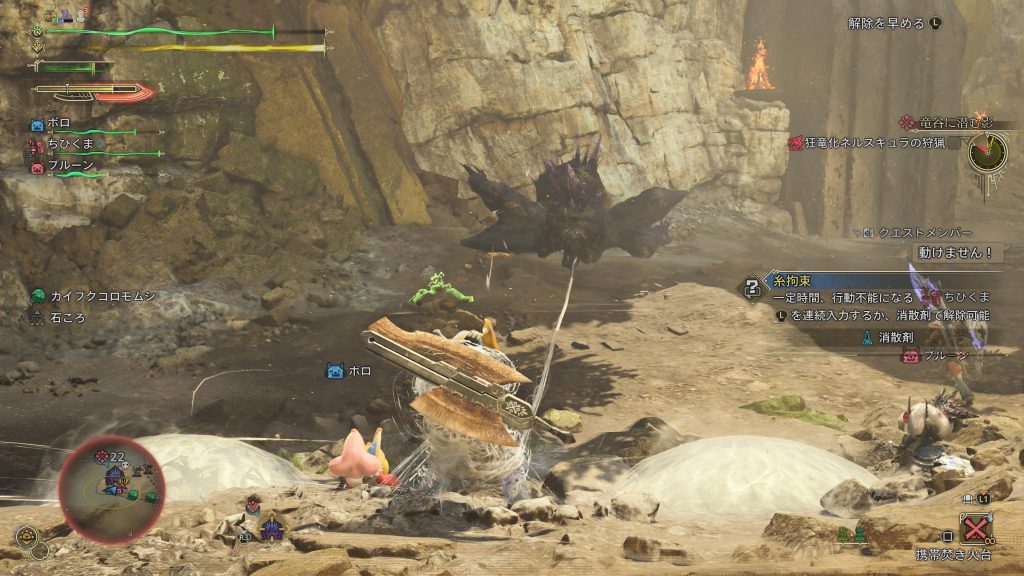Open the 糸拘束 status help question icon

click(750, 289)
